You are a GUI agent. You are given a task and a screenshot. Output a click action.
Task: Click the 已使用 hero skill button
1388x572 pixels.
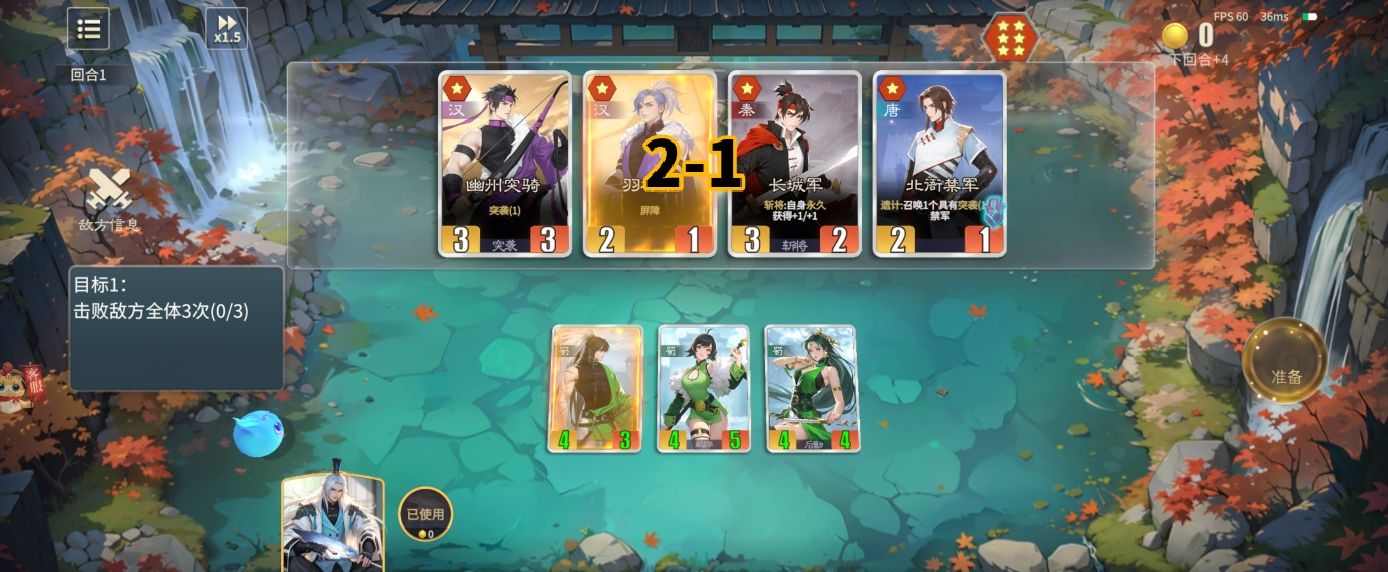425,514
